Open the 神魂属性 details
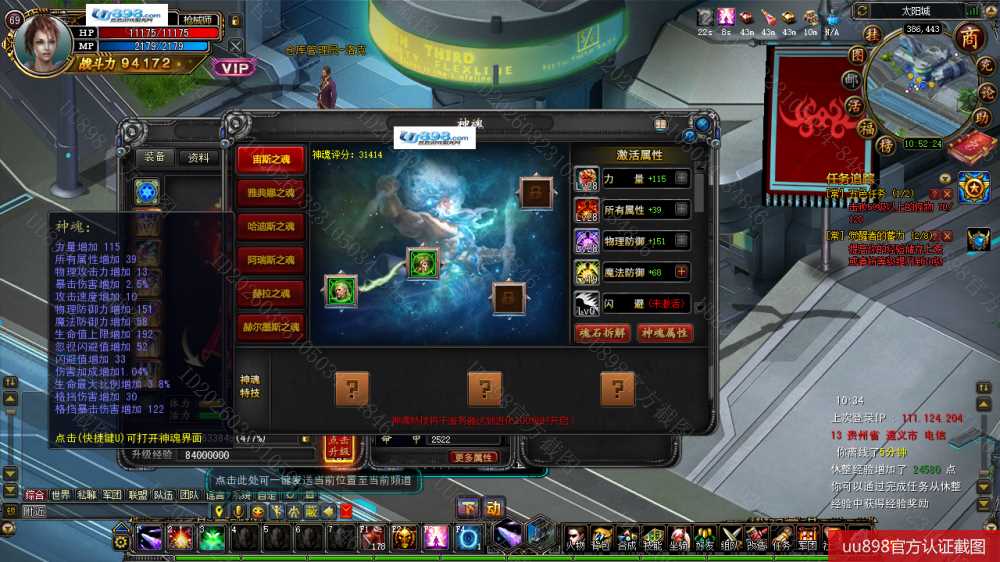The height and width of the screenshot is (562, 1000). point(665,333)
